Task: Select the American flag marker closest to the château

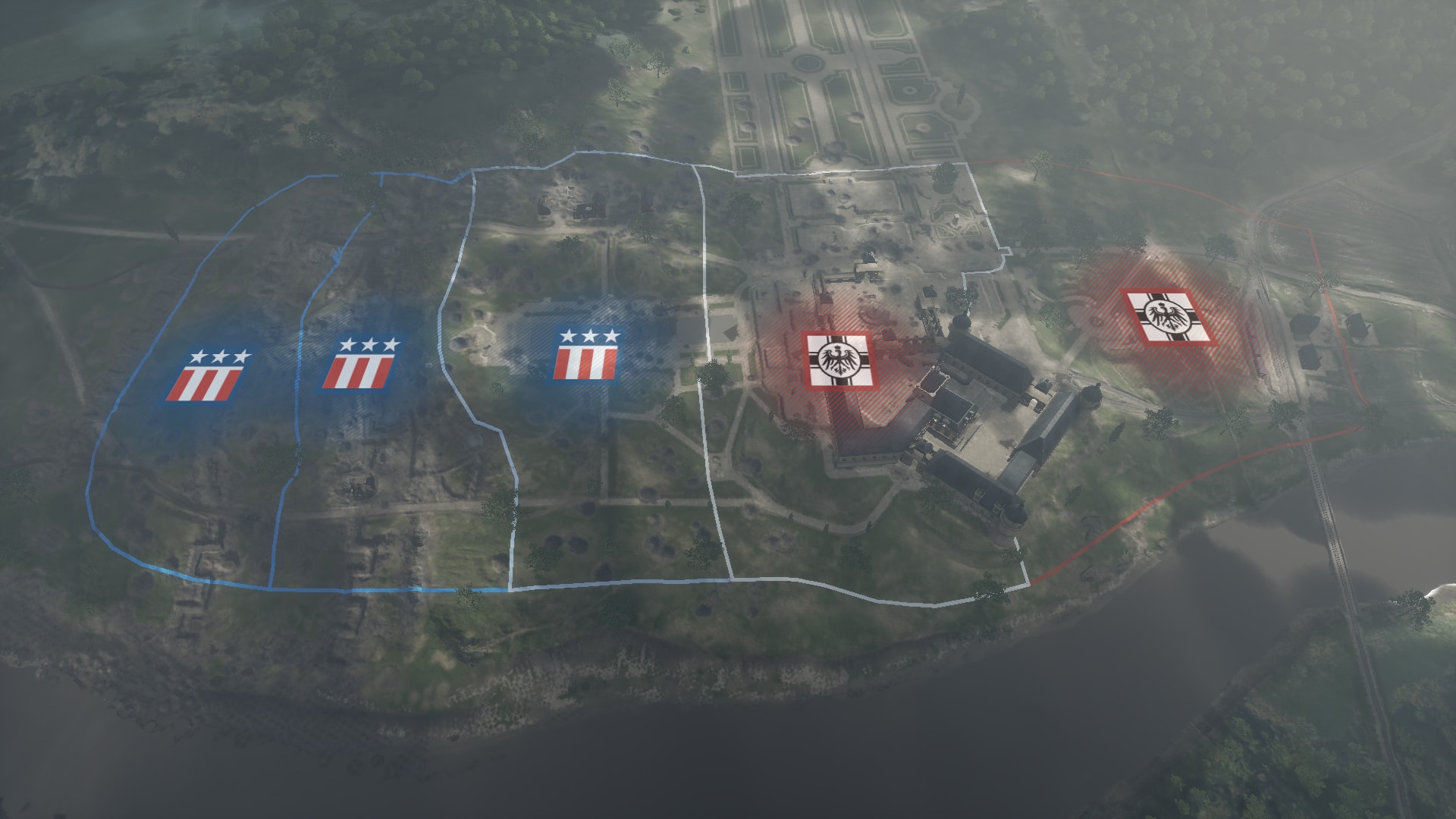Action: point(587,355)
